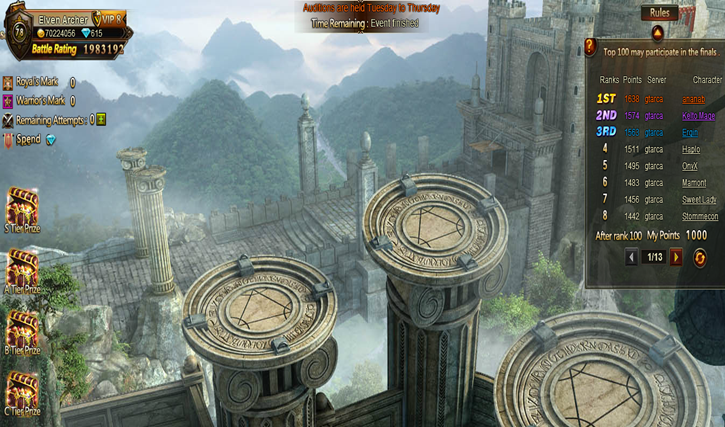Open the A Tier Prize chest

[x=21, y=269]
